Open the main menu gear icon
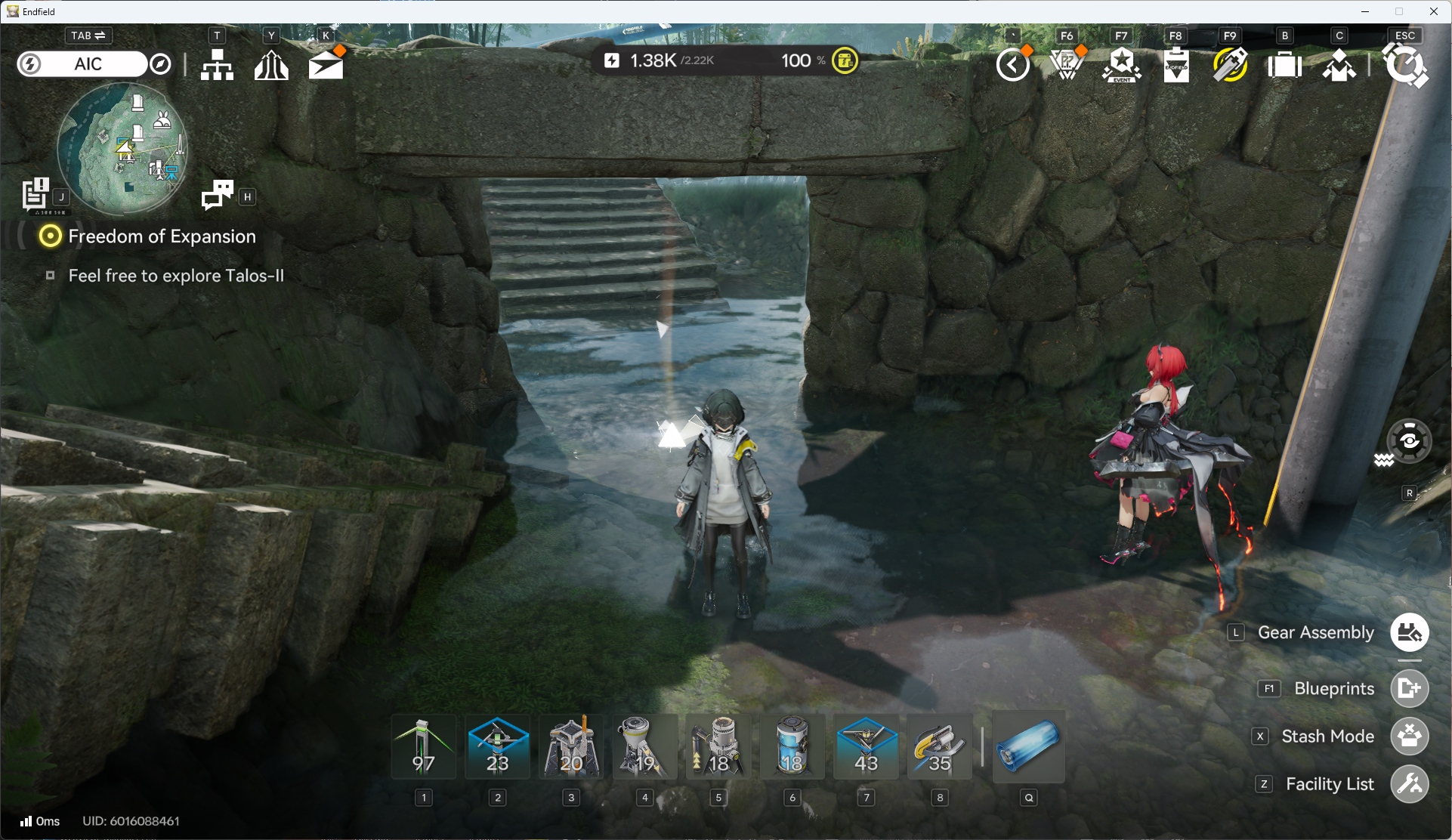Screen dimensions: 1452x840 click(x=1404, y=65)
